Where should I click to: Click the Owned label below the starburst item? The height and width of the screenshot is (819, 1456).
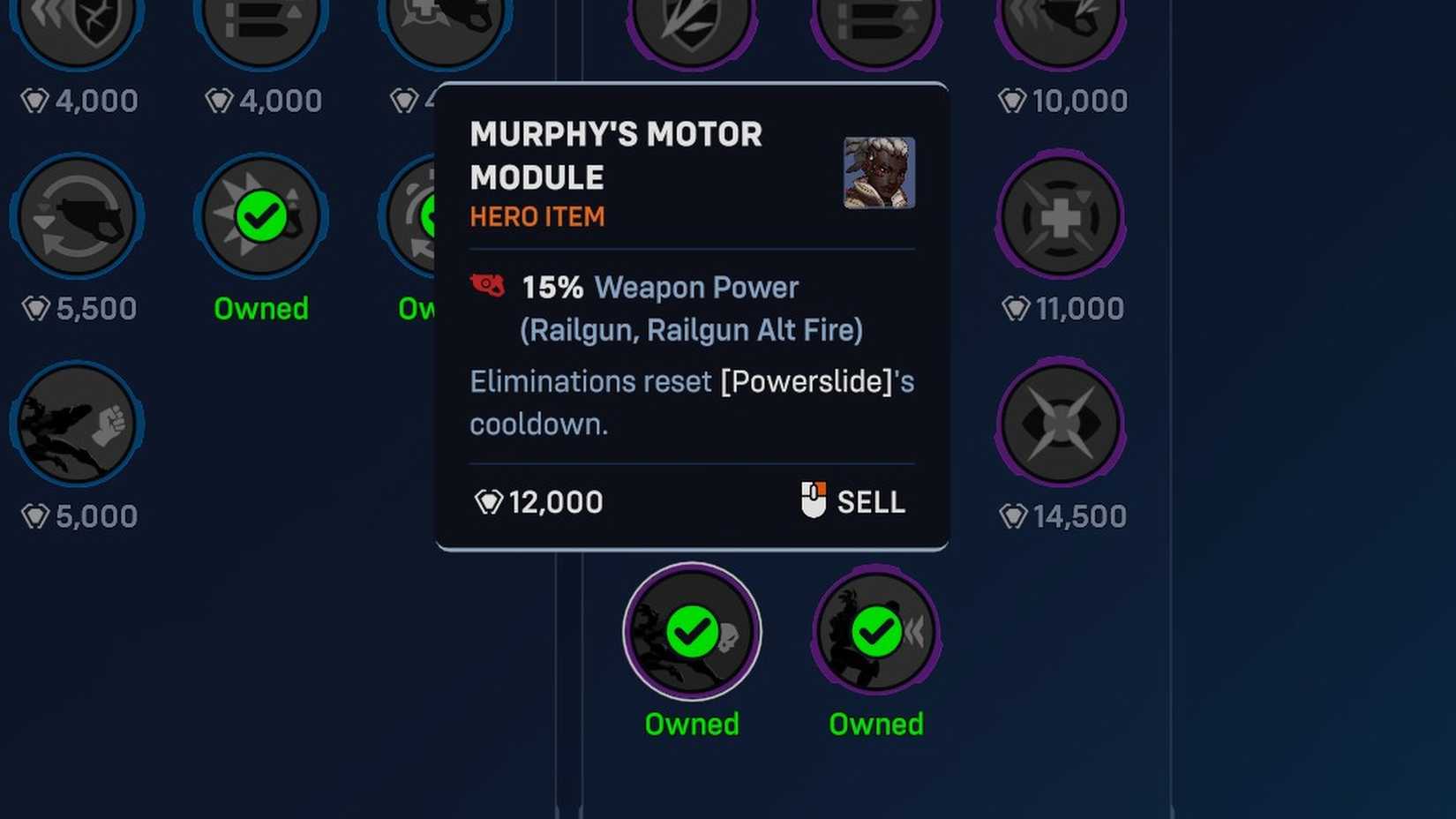point(260,308)
